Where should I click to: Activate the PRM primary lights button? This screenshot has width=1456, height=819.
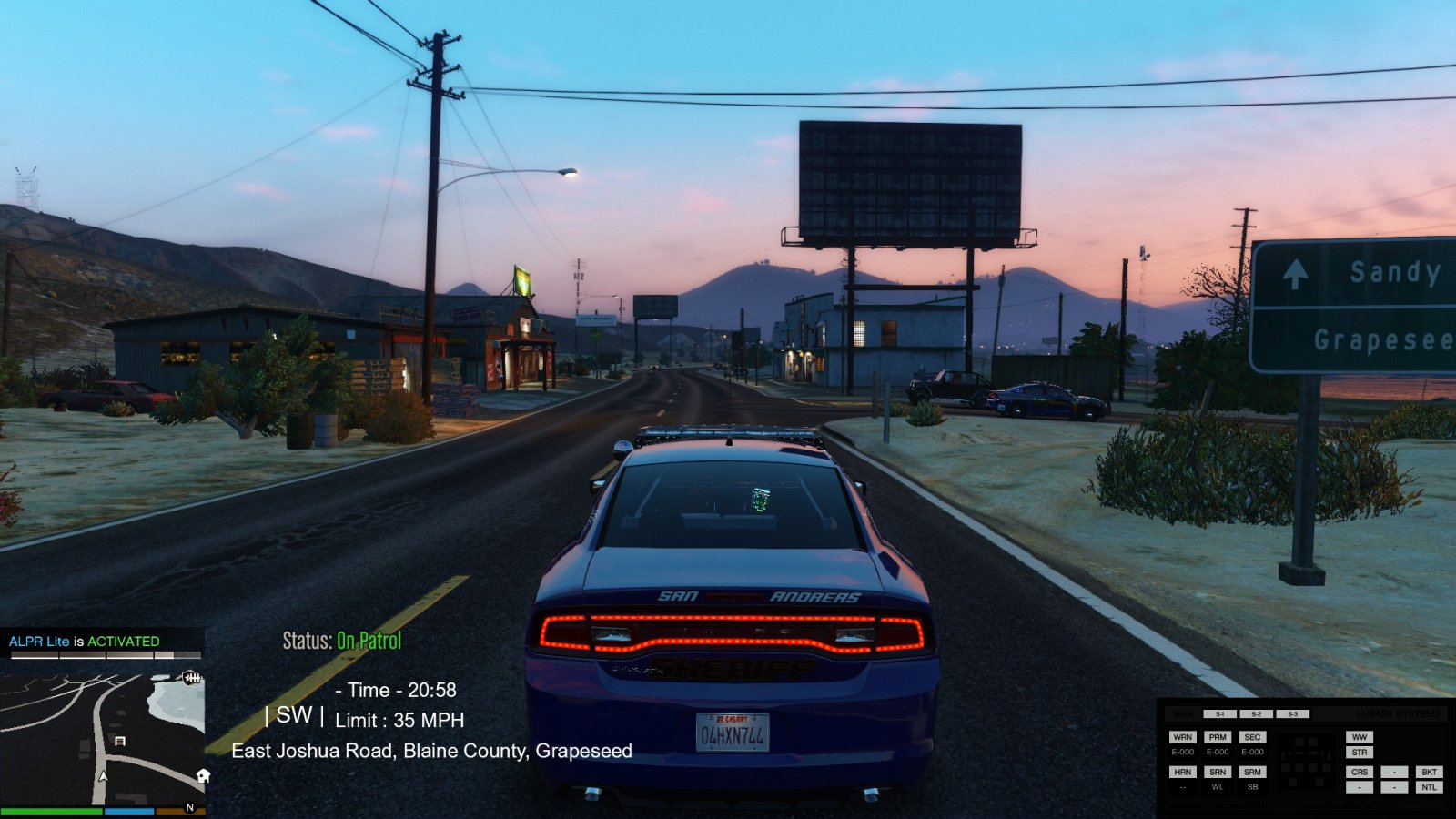[x=1218, y=737]
